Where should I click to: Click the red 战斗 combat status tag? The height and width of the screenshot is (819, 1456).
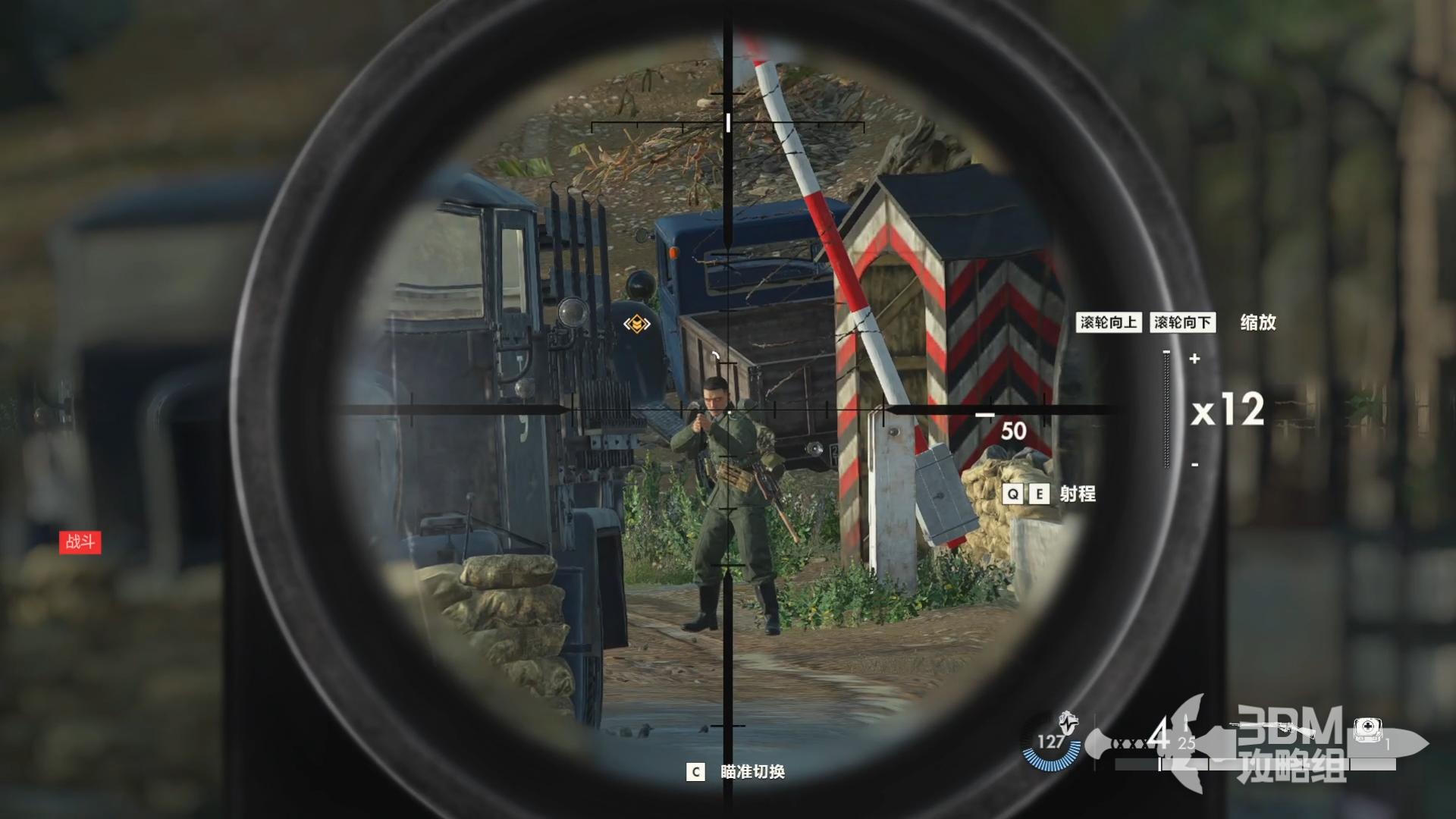point(80,541)
